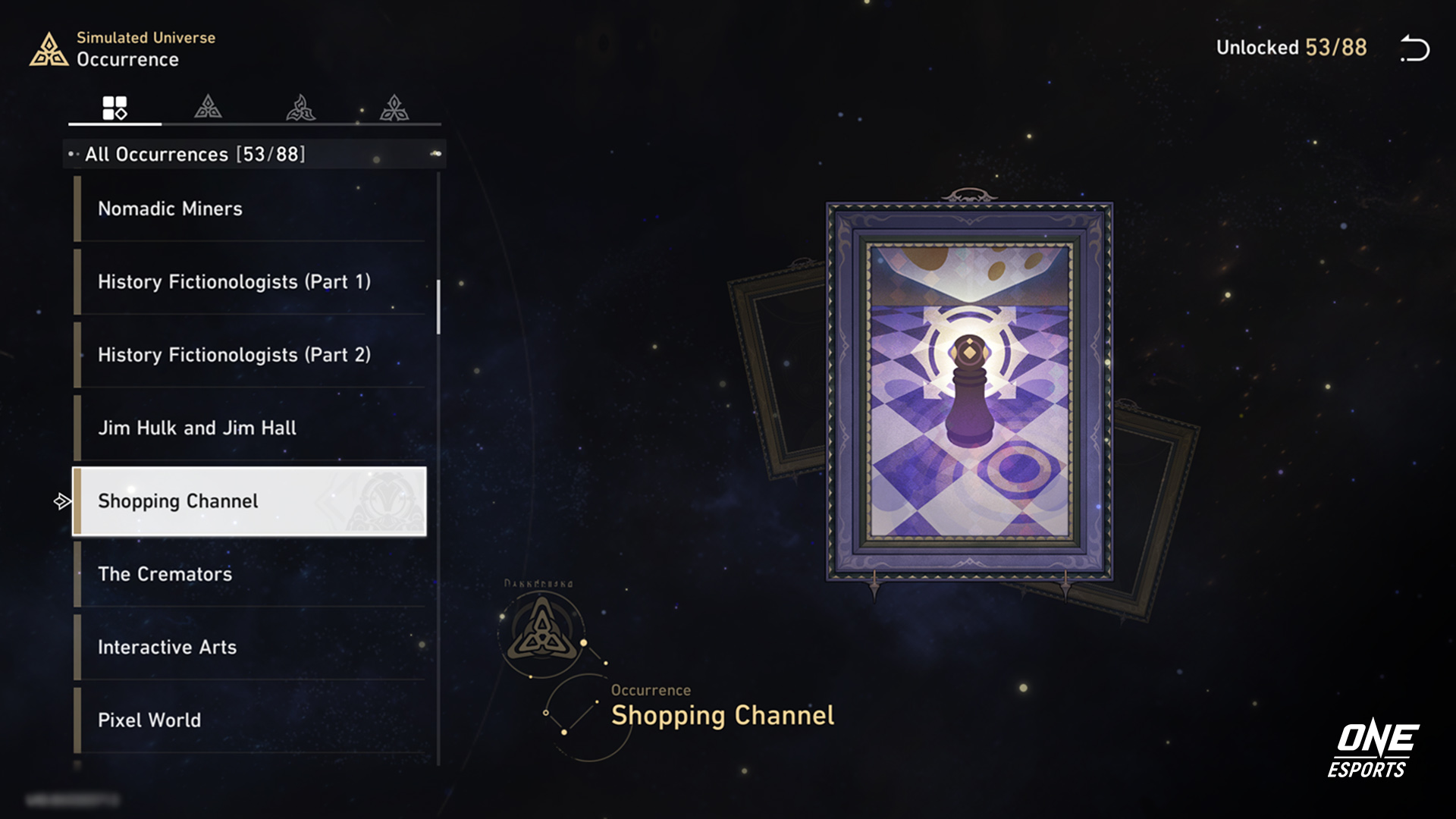This screenshot has width=1456, height=819.
Task: Open the triangular emblem tab beside the grid tab
Action: (207, 106)
